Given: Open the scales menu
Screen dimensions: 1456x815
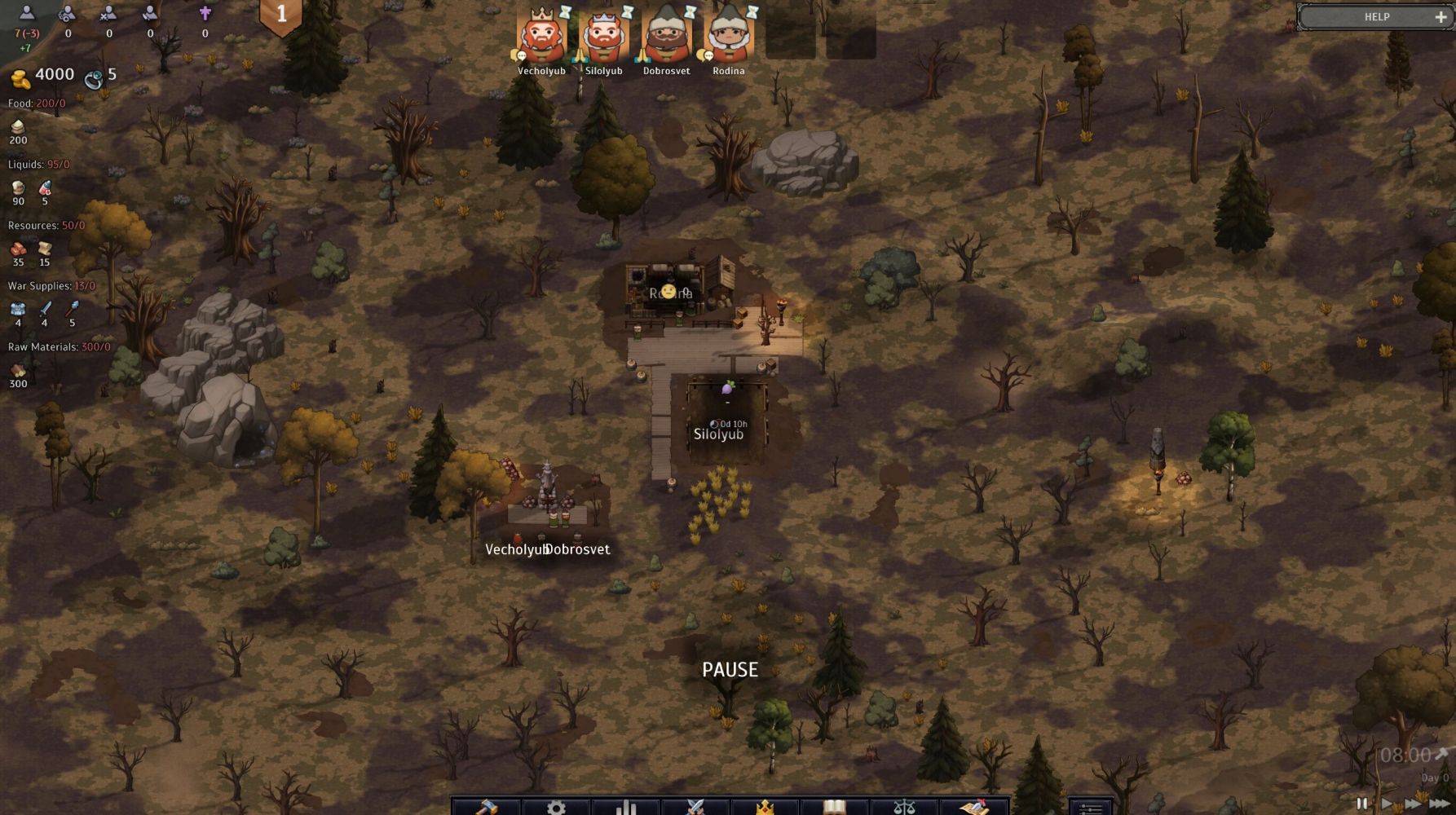Looking at the screenshot, I should pos(904,806).
